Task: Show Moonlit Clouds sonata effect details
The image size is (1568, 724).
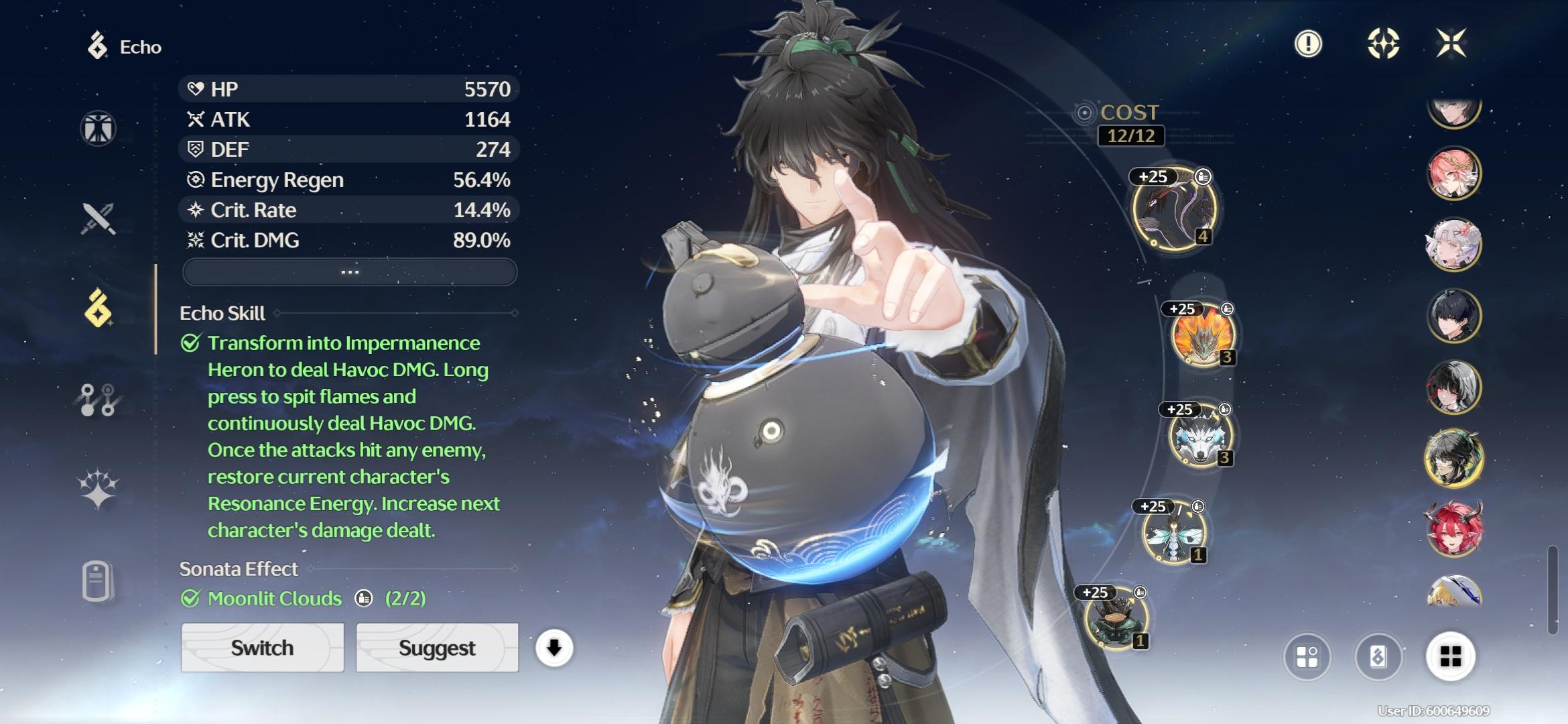Action: [364, 598]
